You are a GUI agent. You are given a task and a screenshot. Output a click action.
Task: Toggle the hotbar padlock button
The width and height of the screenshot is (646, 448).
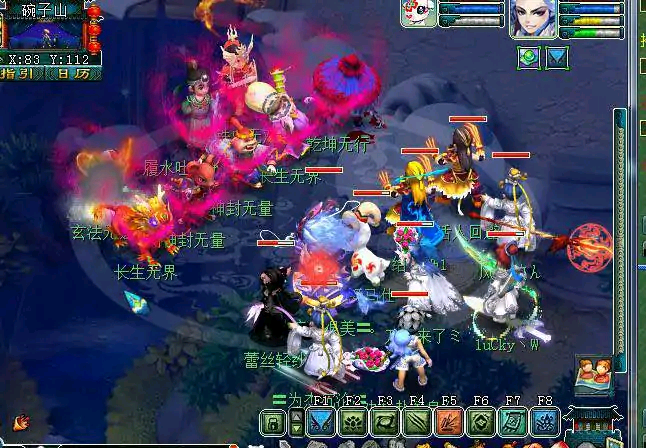273,423
